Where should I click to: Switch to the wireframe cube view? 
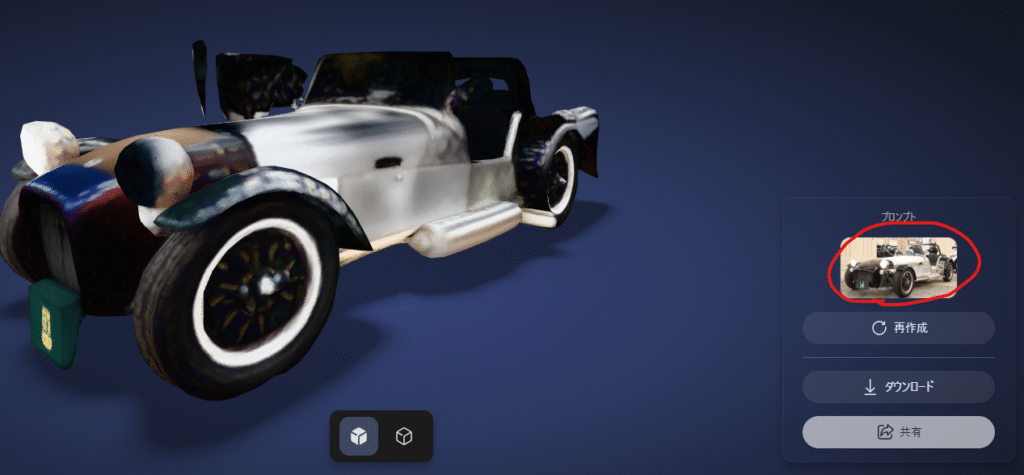pos(404,436)
